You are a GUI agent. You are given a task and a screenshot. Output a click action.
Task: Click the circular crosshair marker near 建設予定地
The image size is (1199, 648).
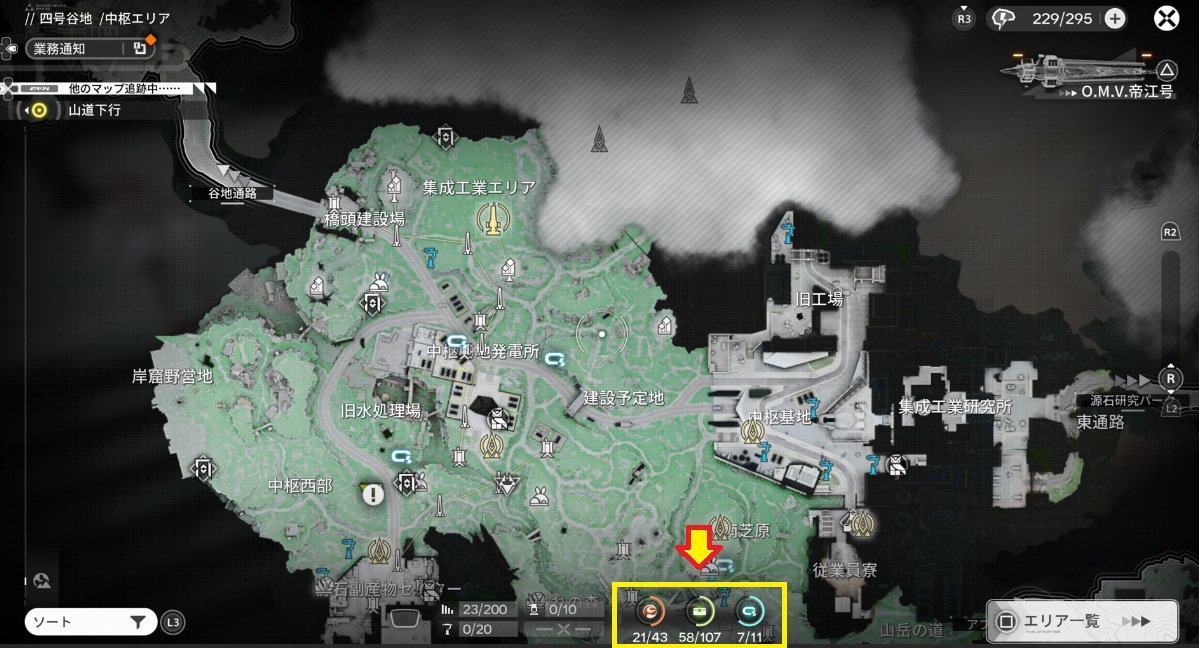602,335
